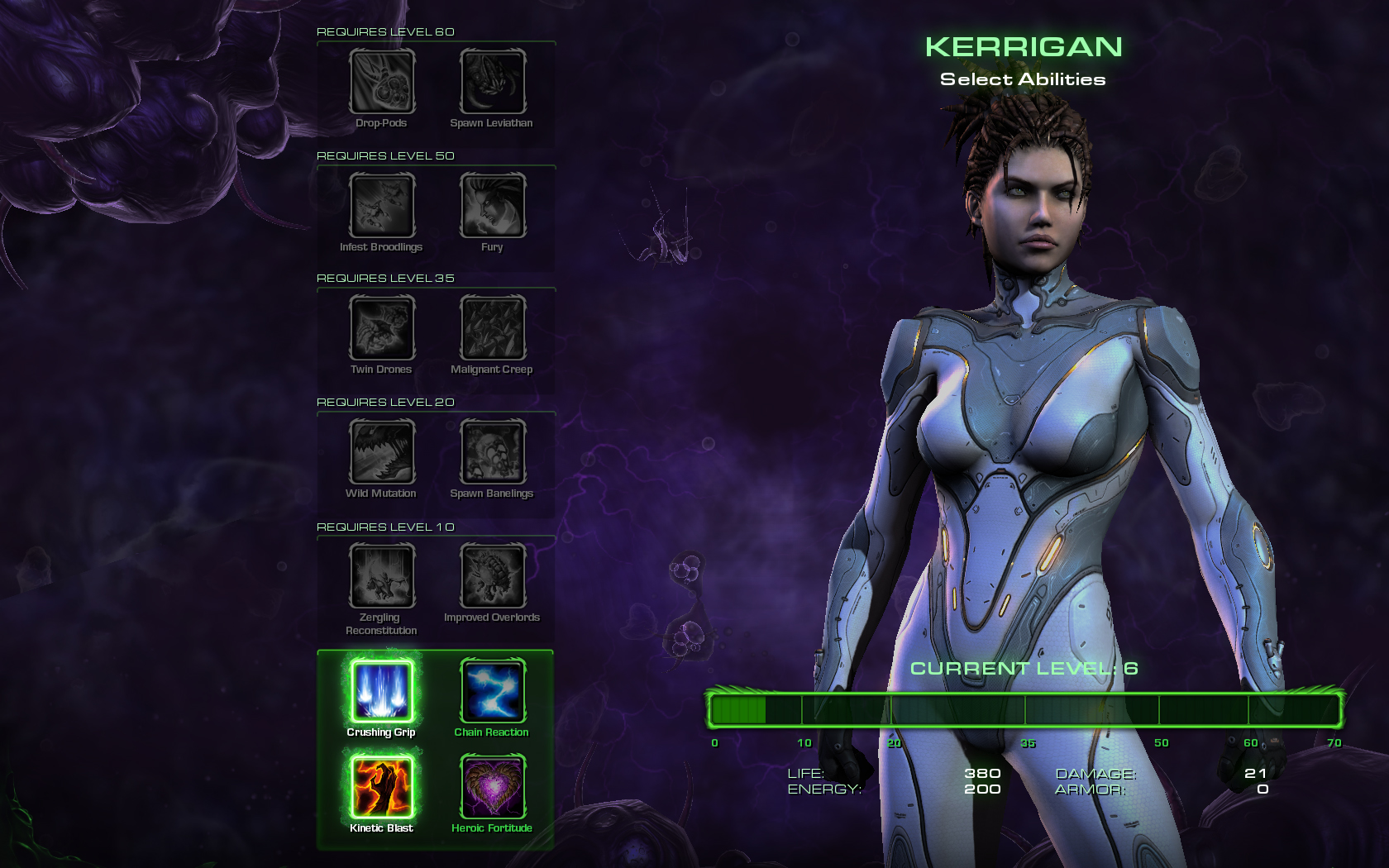Choose the Infest Broodlings ability icon

click(x=381, y=205)
